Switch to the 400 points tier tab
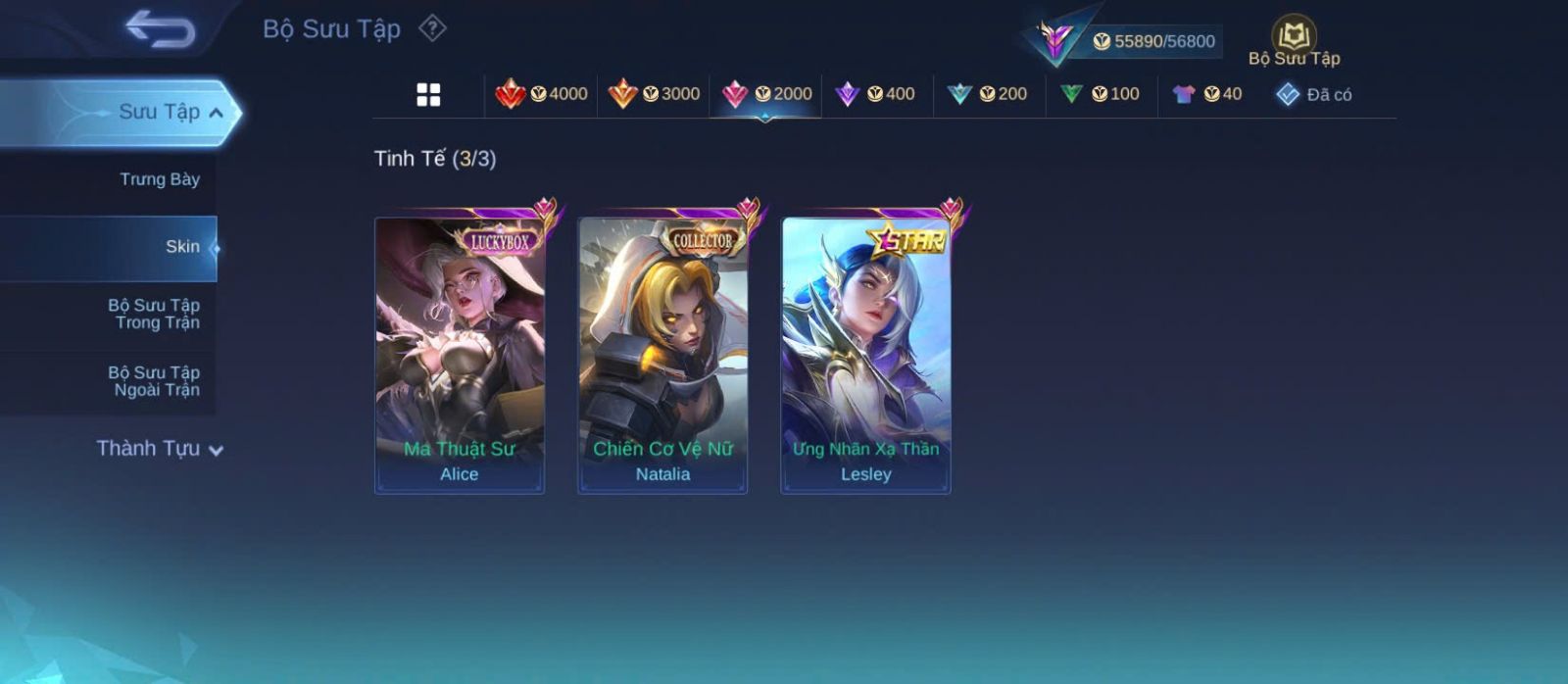The height and width of the screenshot is (684, 1568). click(876, 94)
